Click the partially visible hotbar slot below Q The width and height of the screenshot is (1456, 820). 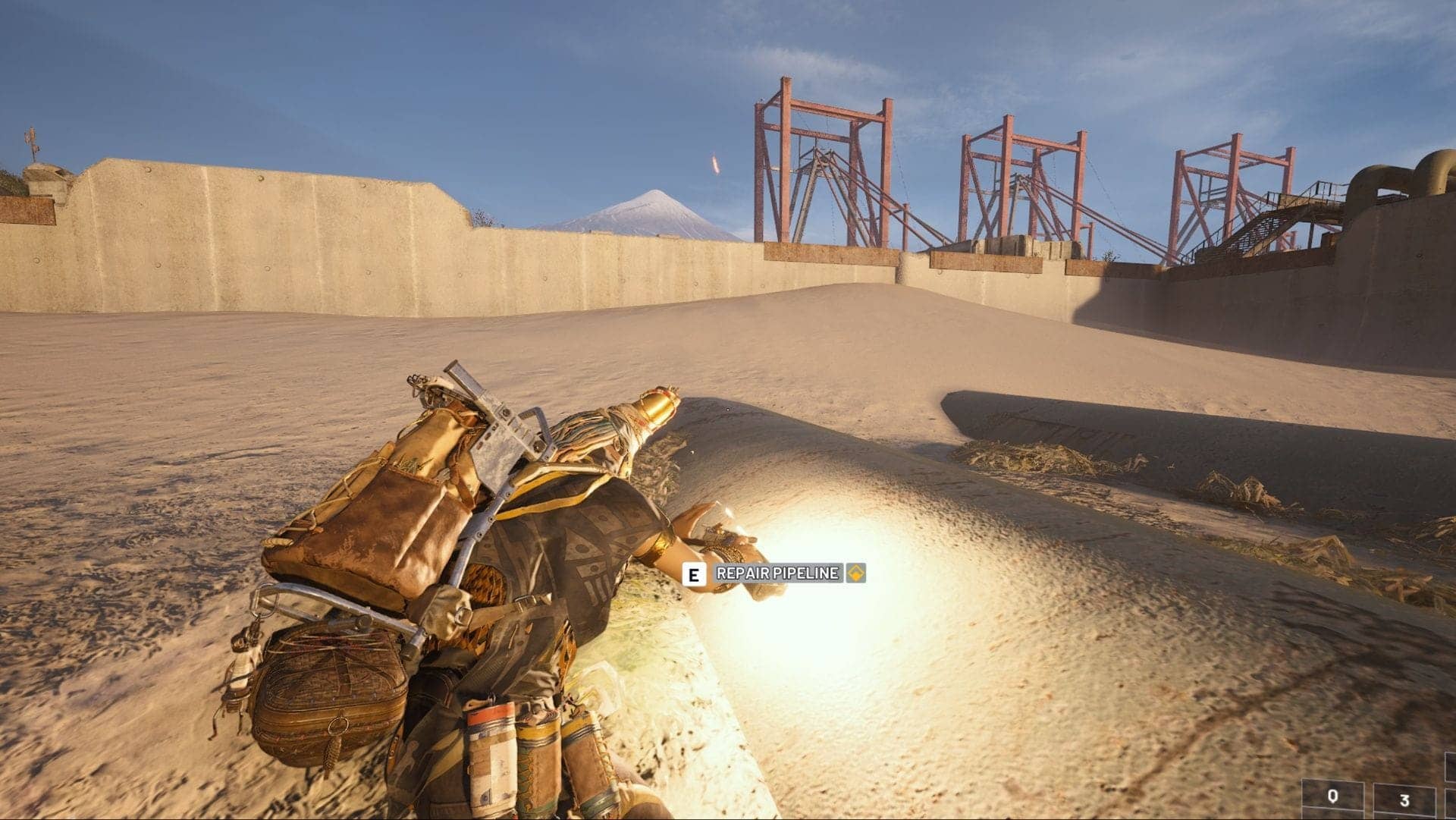pyautogui.click(x=1332, y=815)
